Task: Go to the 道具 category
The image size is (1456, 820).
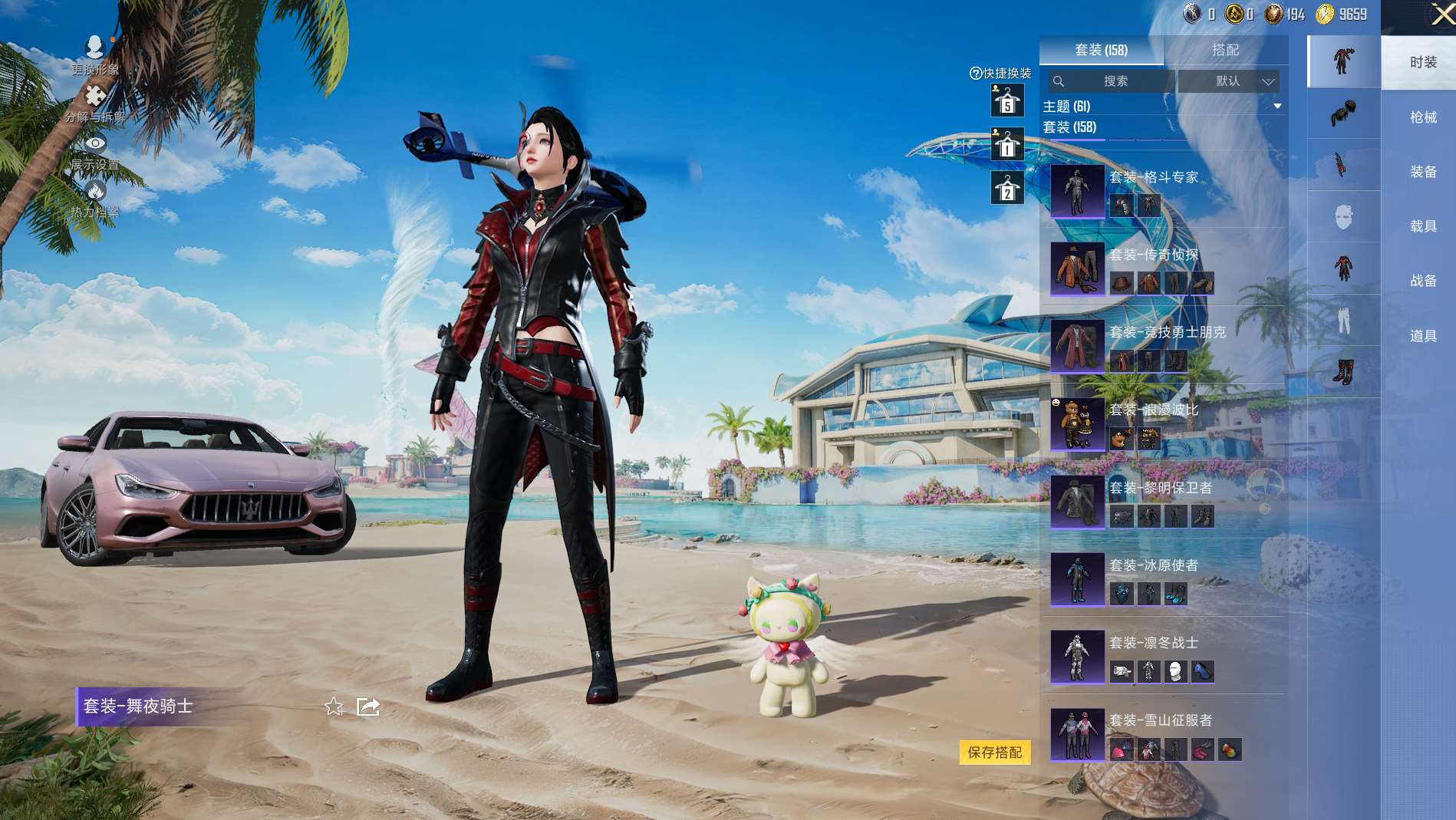Action: tap(1422, 336)
